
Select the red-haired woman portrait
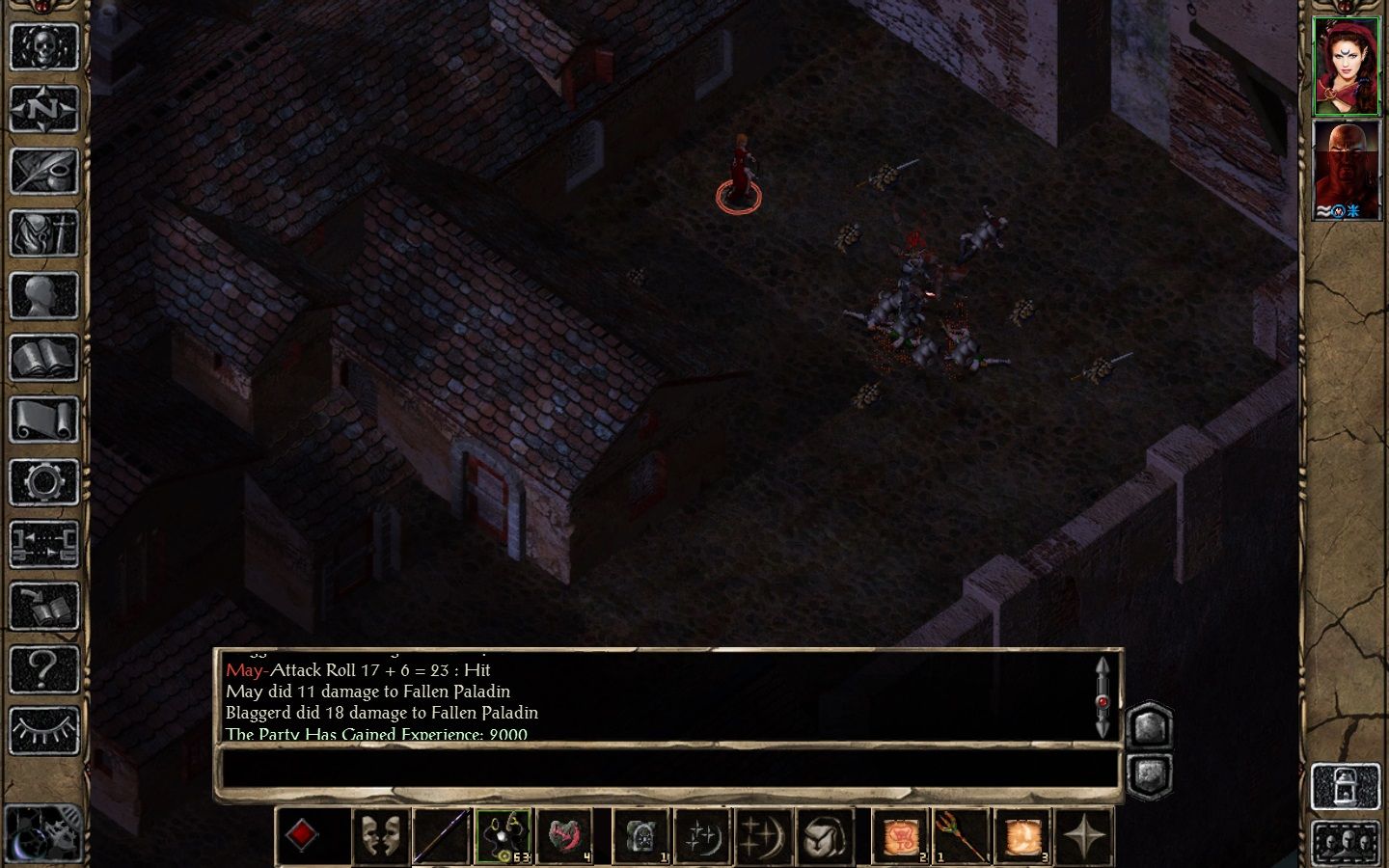coord(1347,66)
